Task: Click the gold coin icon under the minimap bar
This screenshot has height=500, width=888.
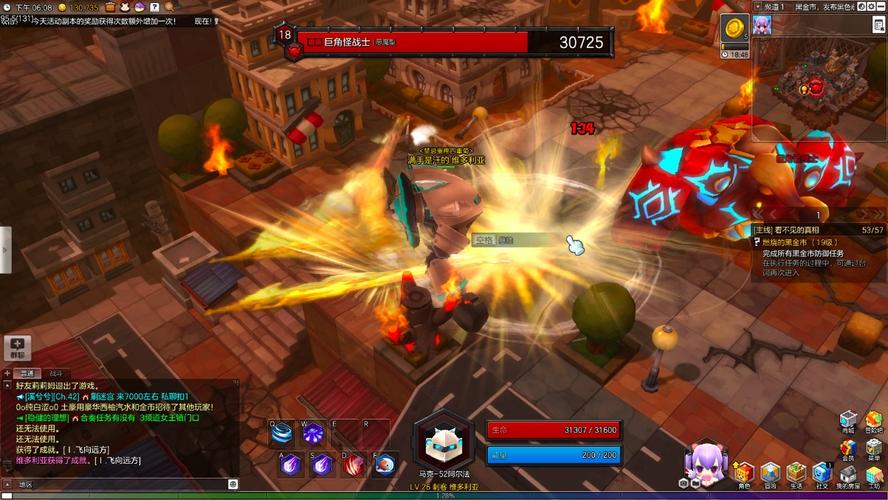Action: [733, 29]
